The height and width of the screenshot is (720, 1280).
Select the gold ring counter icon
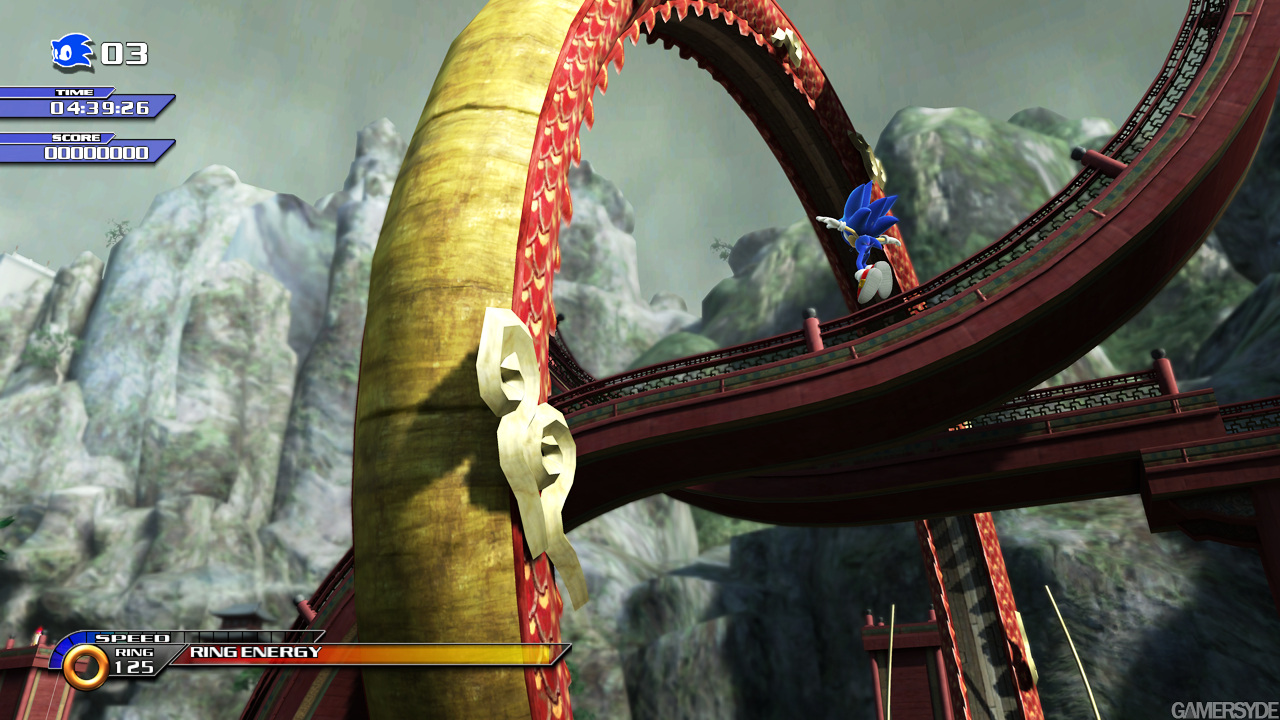coord(85,667)
